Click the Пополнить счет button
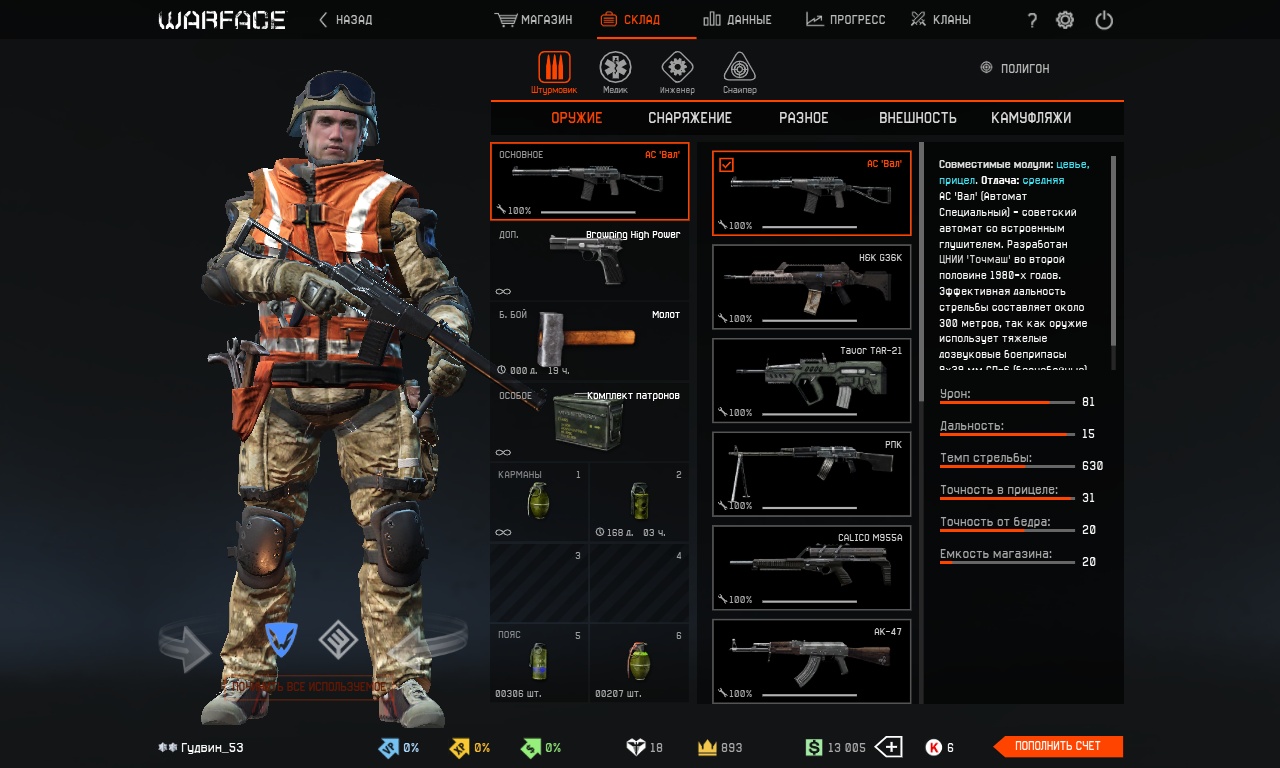This screenshot has height=768, width=1280. pyautogui.click(x=1059, y=747)
